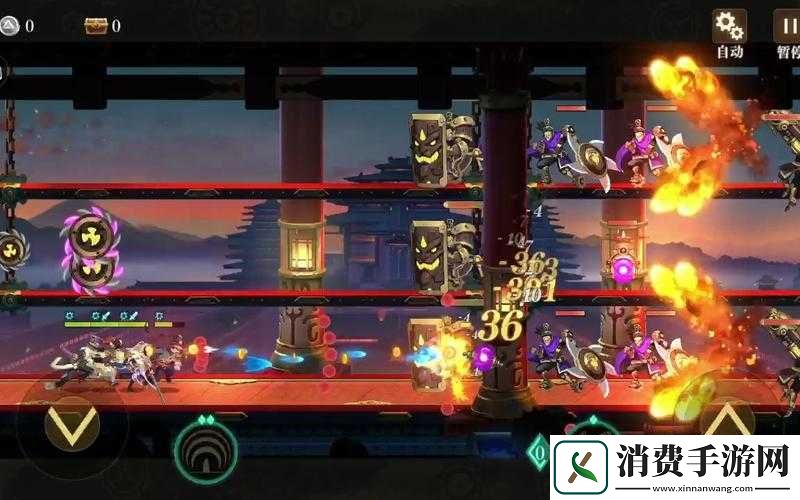Viewport: 800px width, 500px height.
Task: Activate the green arched skill icon
Action: pyautogui.click(x=205, y=452)
